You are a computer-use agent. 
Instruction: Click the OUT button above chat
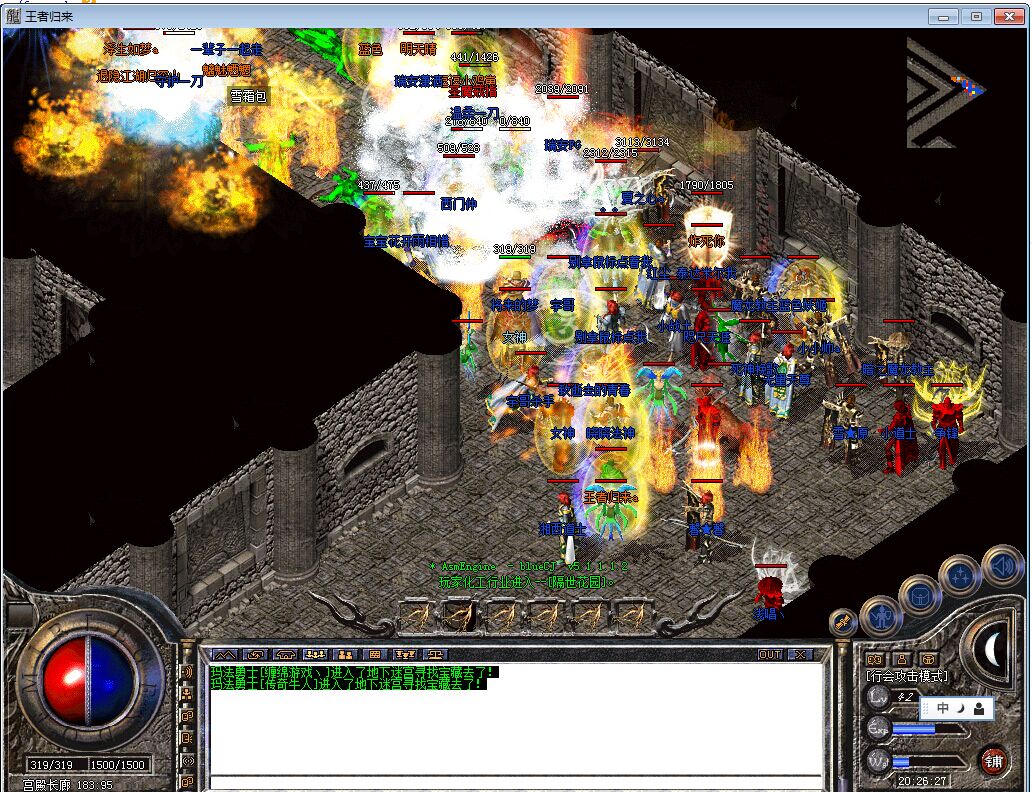pyautogui.click(x=769, y=655)
